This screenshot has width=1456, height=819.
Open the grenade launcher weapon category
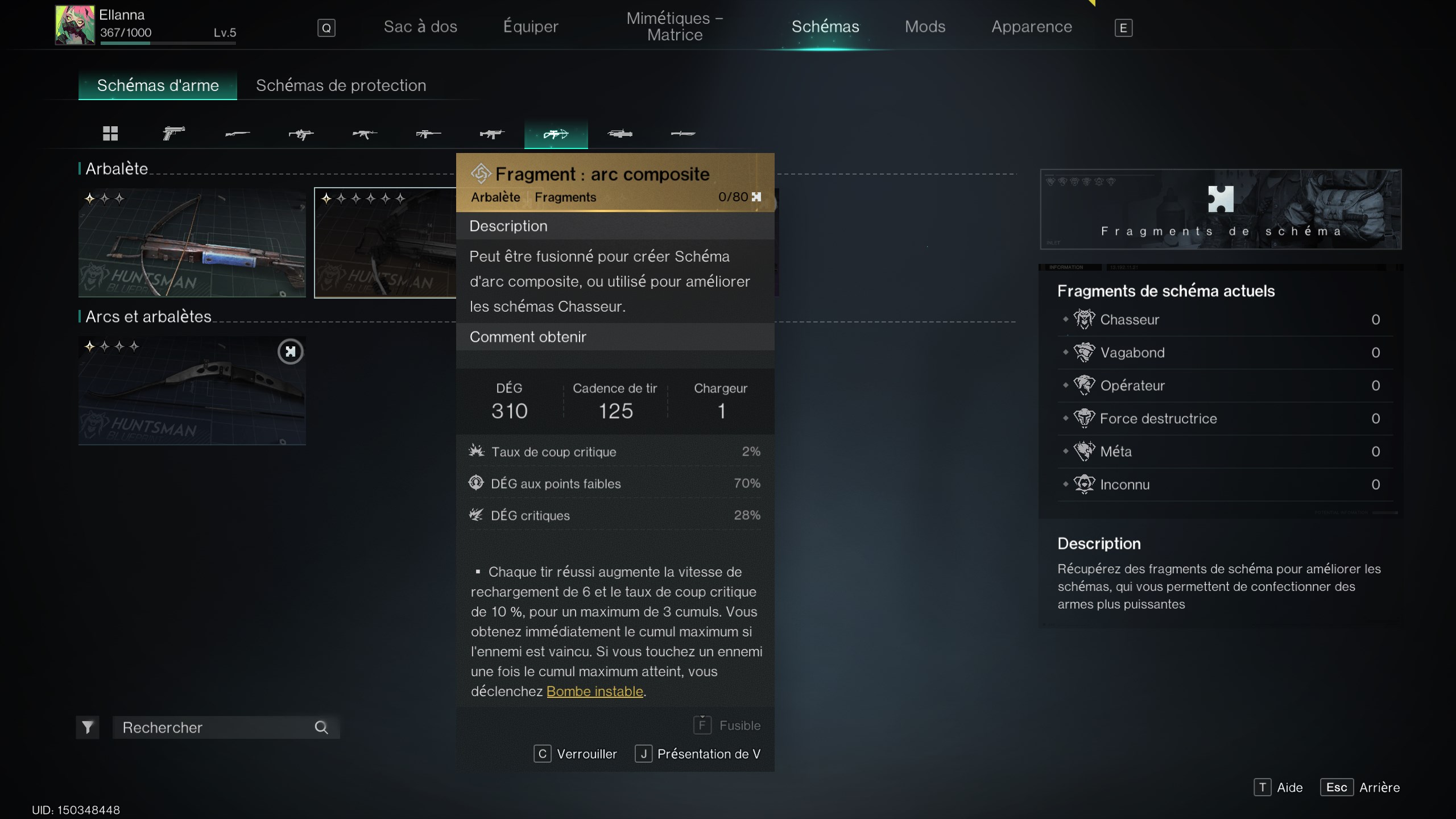point(620,134)
